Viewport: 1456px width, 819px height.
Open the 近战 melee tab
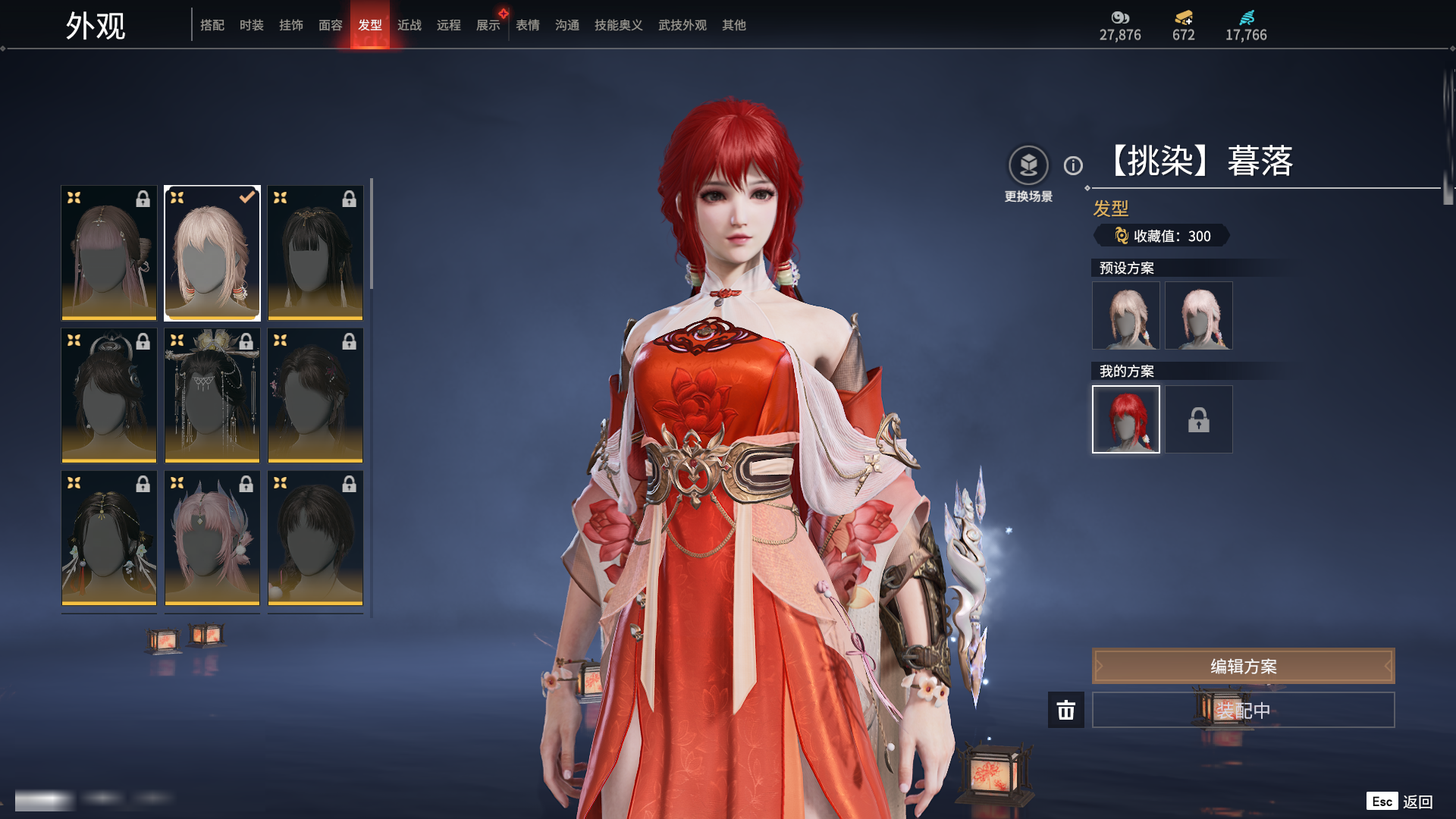point(409,25)
